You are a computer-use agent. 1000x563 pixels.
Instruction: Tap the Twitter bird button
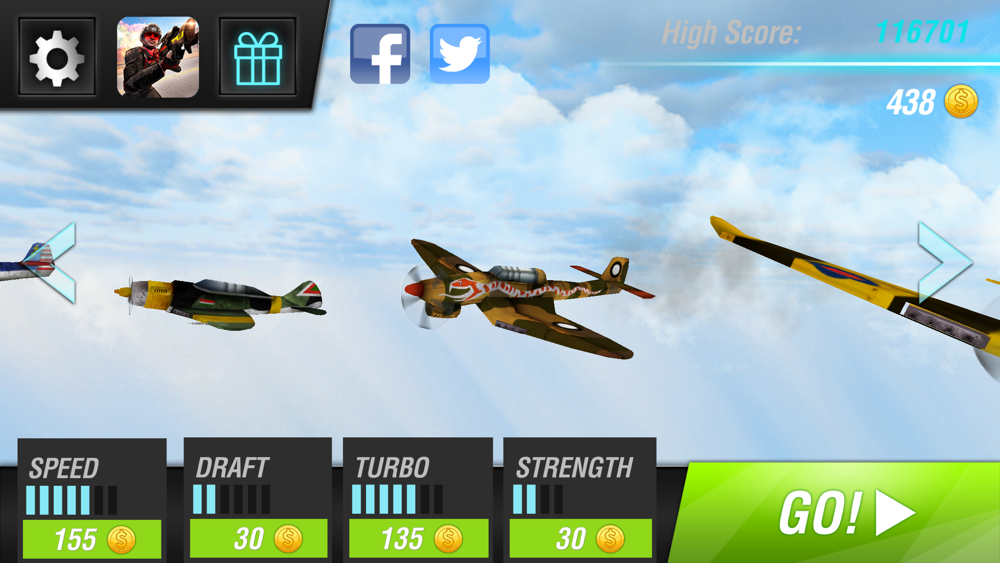point(460,54)
